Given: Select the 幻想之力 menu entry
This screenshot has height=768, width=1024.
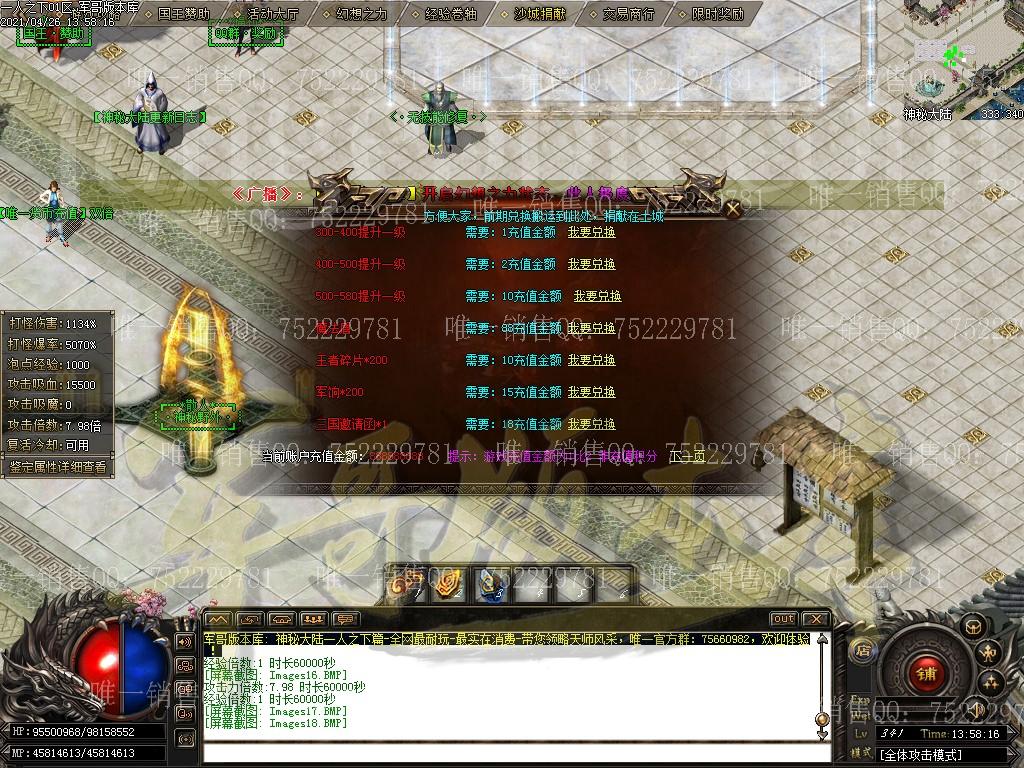Looking at the screenshot, I should 361,15.
